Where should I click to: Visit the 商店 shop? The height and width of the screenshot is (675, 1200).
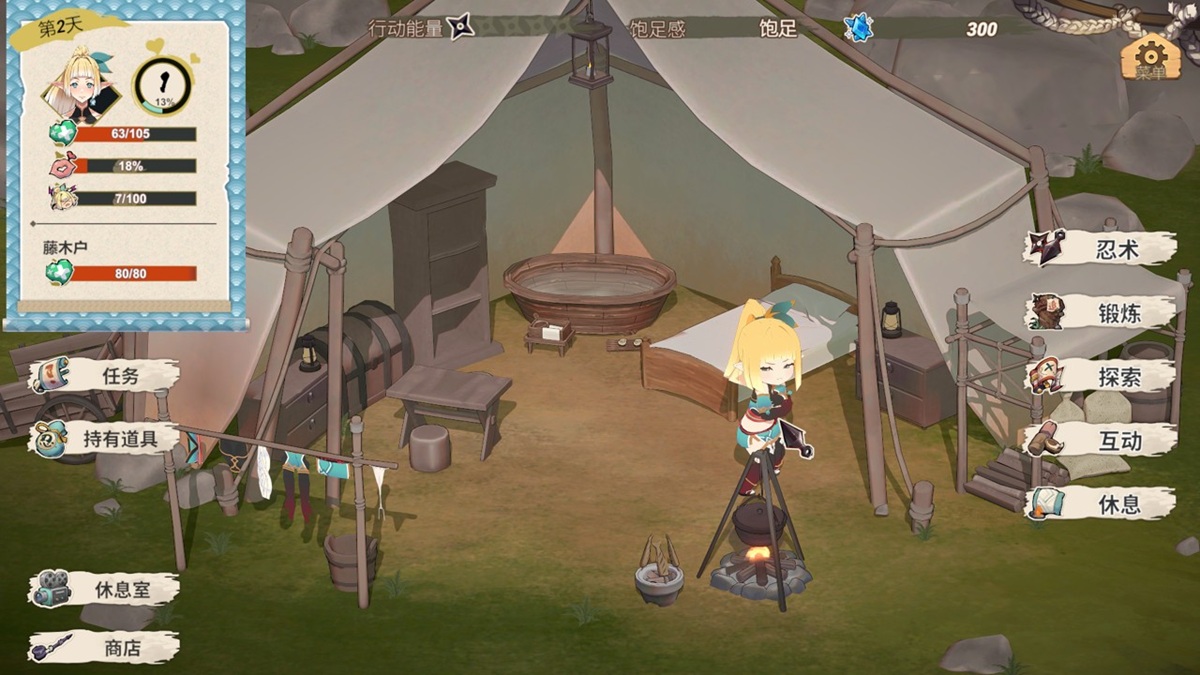105,648
